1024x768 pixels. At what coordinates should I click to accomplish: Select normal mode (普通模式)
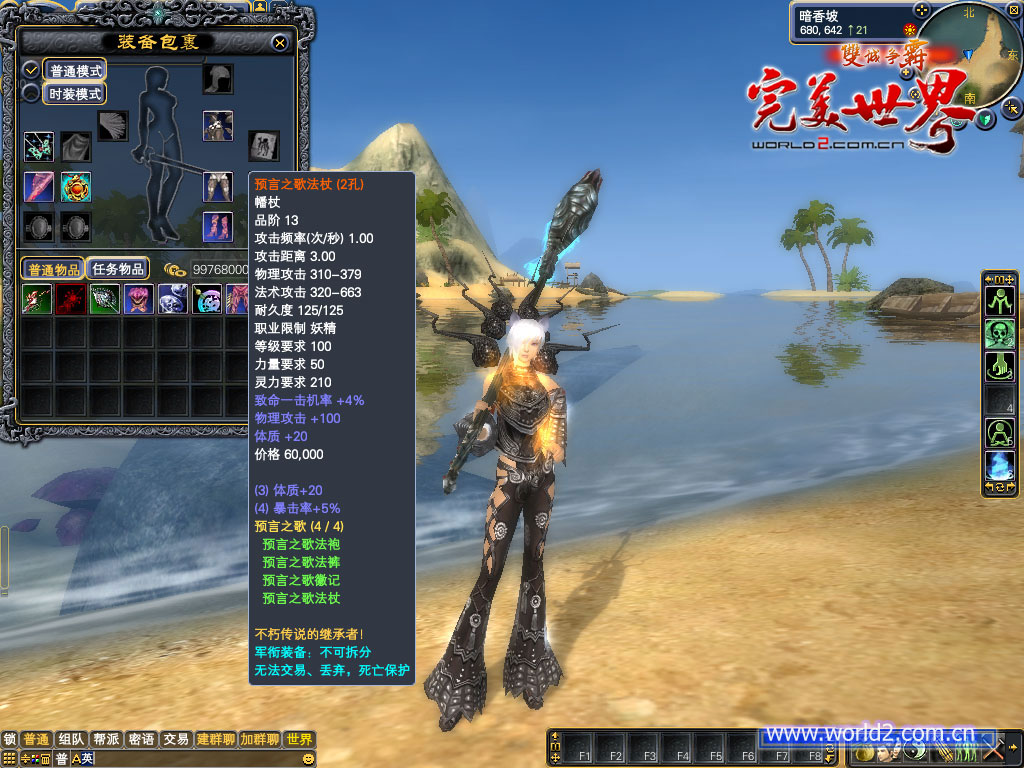(x=76, y=71)
